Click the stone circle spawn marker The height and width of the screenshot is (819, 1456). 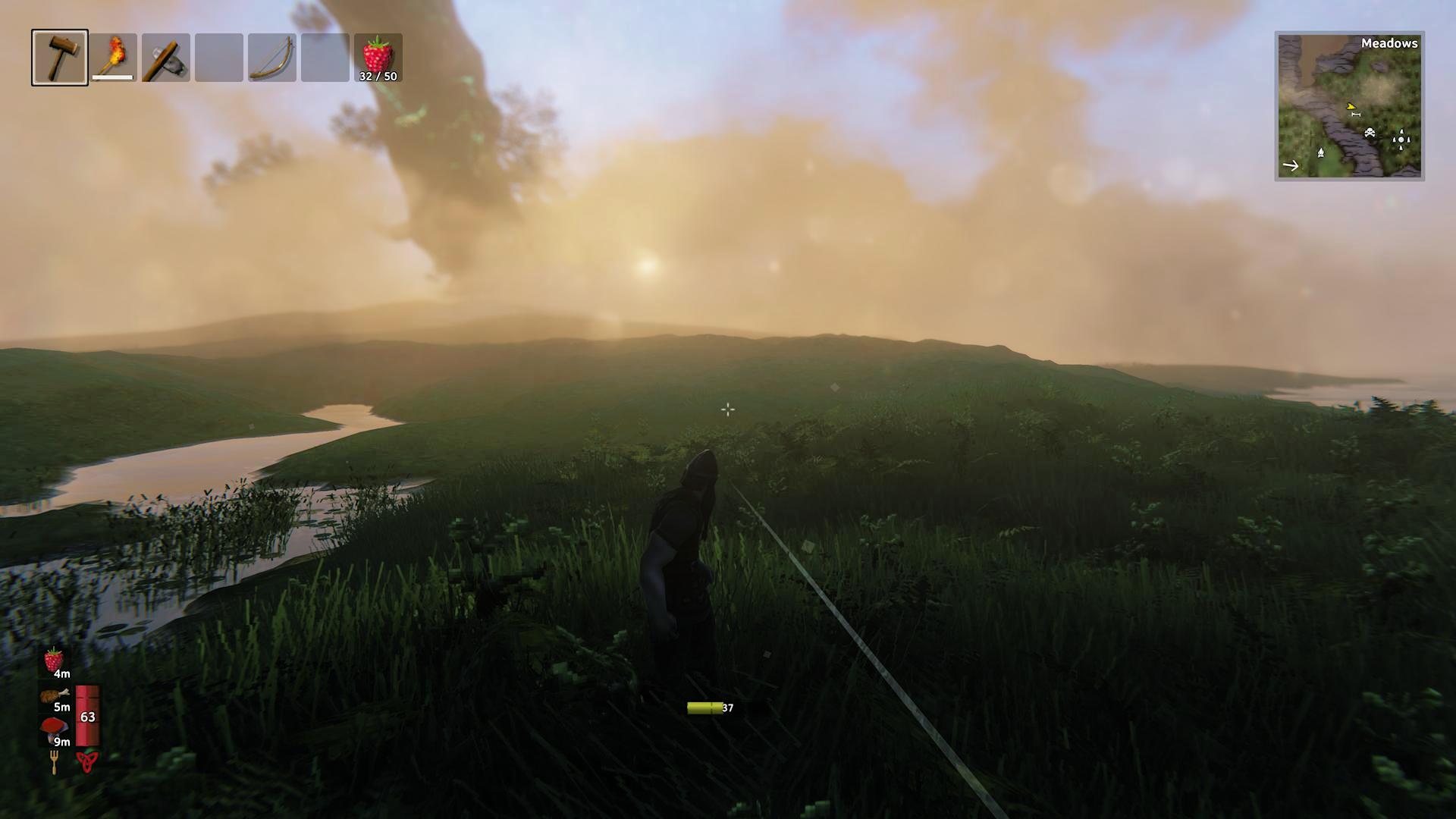click(1401, 138)
